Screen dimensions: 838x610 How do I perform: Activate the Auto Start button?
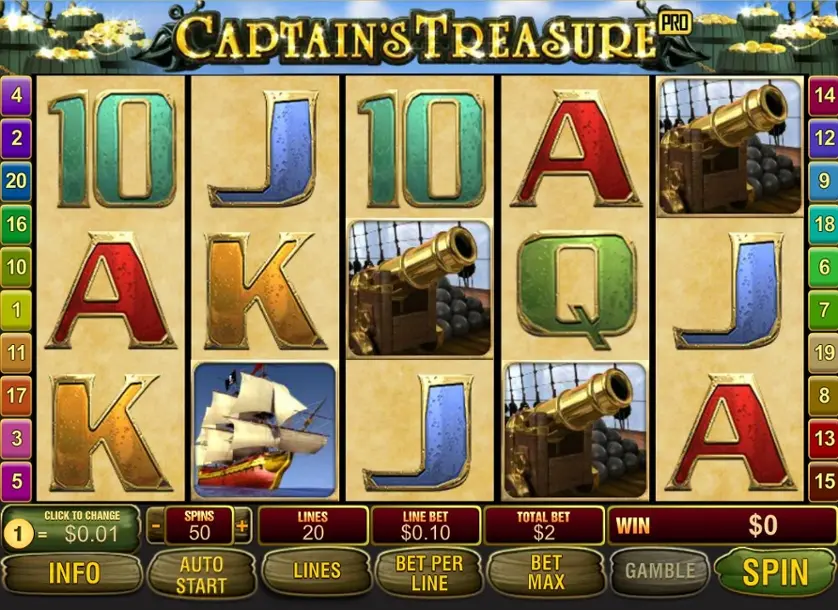pos(201,572)
